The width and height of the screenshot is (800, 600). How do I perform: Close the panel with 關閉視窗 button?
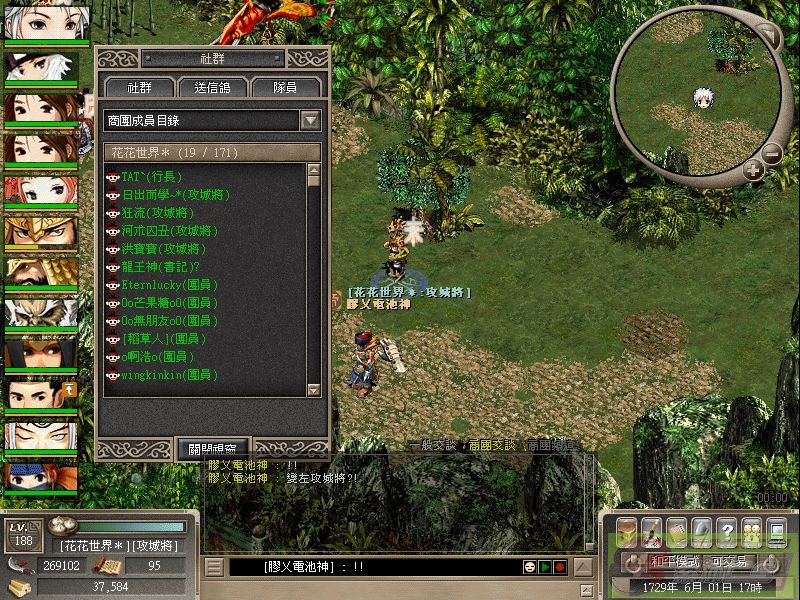[212, 449]
